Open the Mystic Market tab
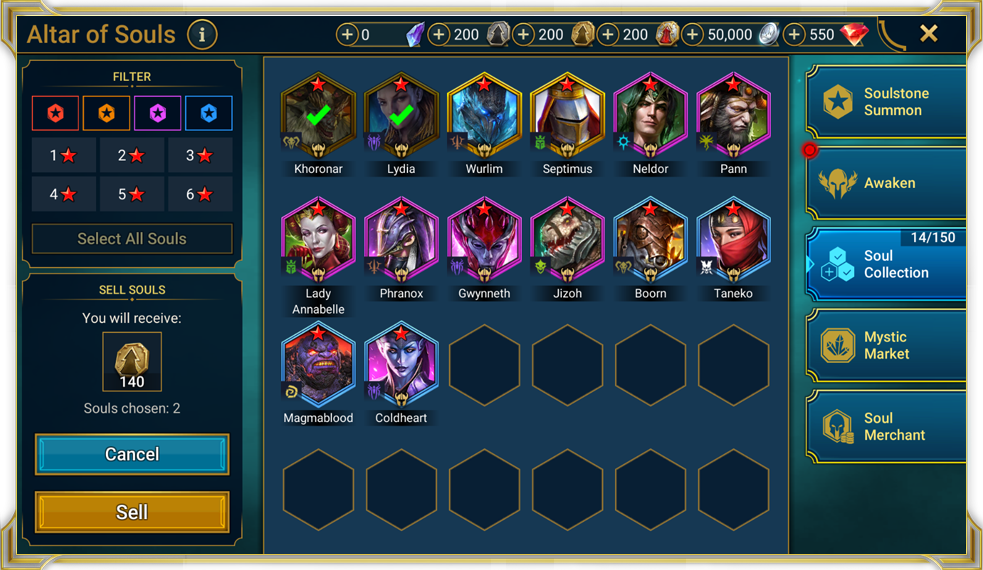Image resolution: width=983 pixels, height=570 pixels. point(886,345)
